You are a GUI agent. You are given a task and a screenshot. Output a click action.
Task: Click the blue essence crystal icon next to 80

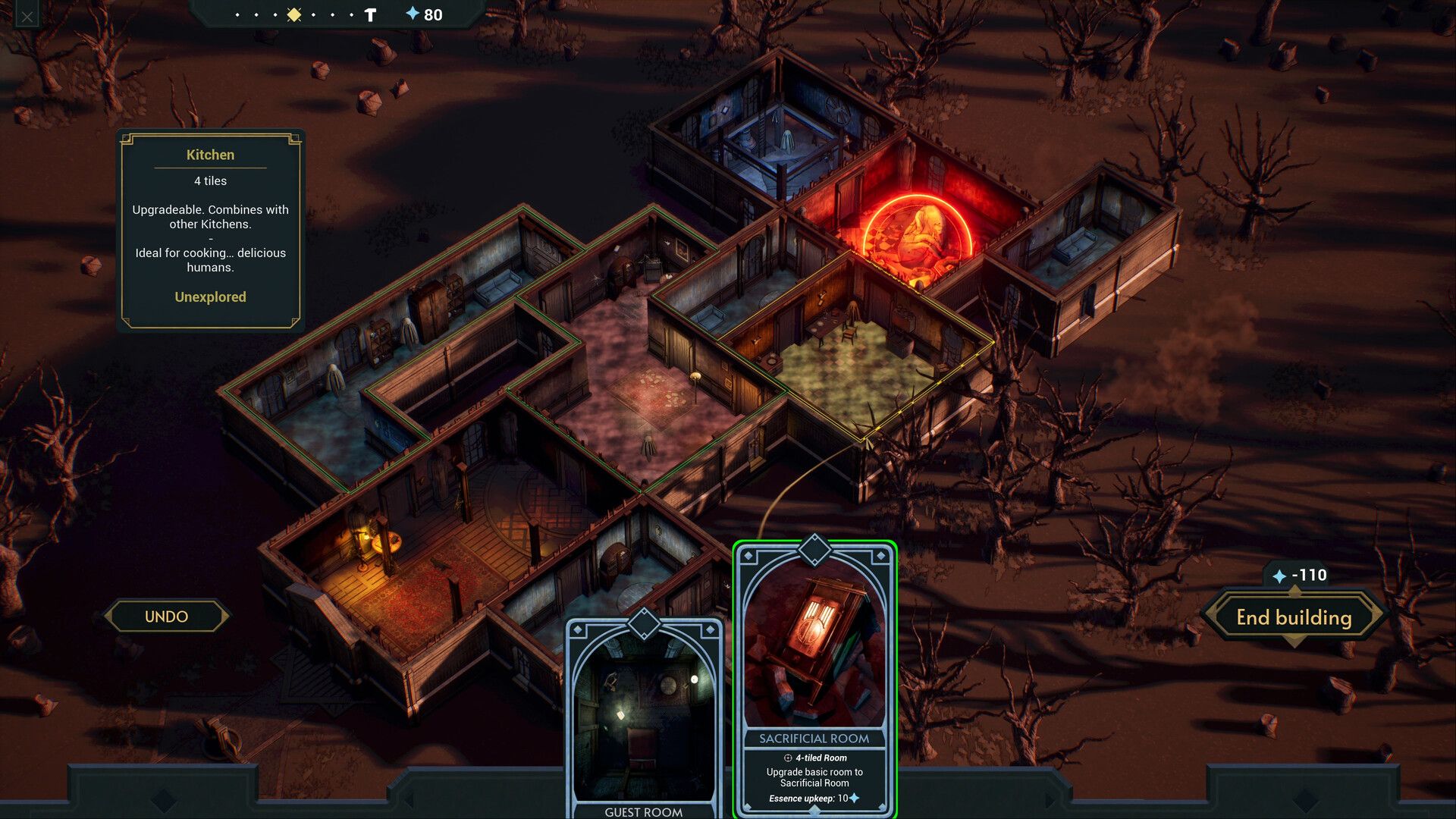pyautogui.click(x=413, y=14)
